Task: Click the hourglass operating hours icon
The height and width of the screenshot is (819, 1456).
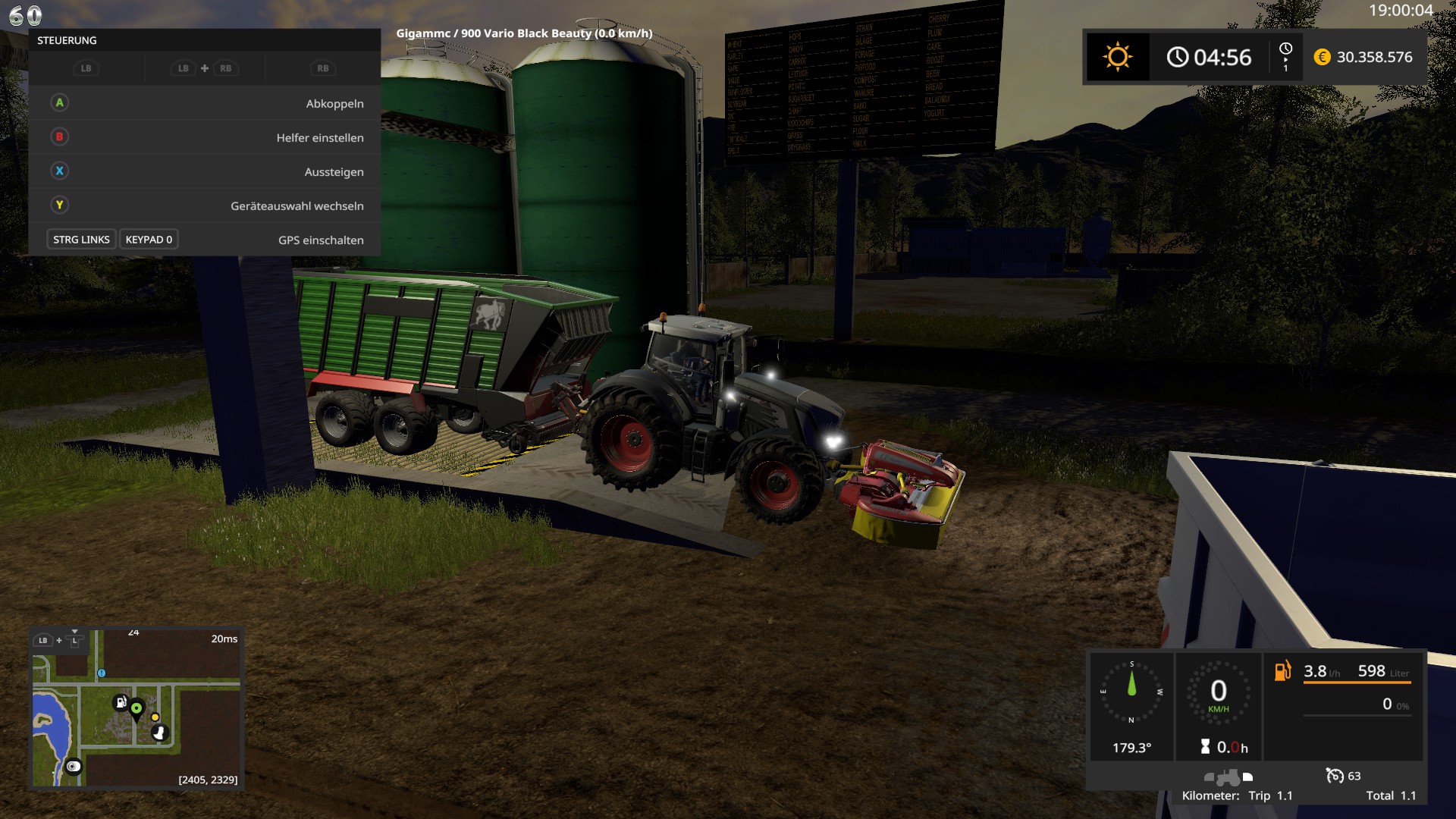Action: click(1206, 747)
